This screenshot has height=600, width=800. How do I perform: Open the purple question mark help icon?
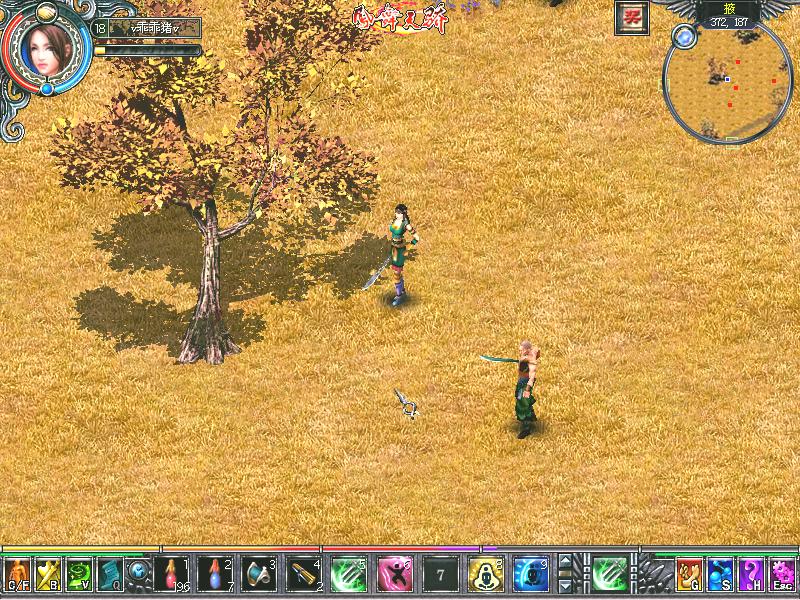click(751, 574)
